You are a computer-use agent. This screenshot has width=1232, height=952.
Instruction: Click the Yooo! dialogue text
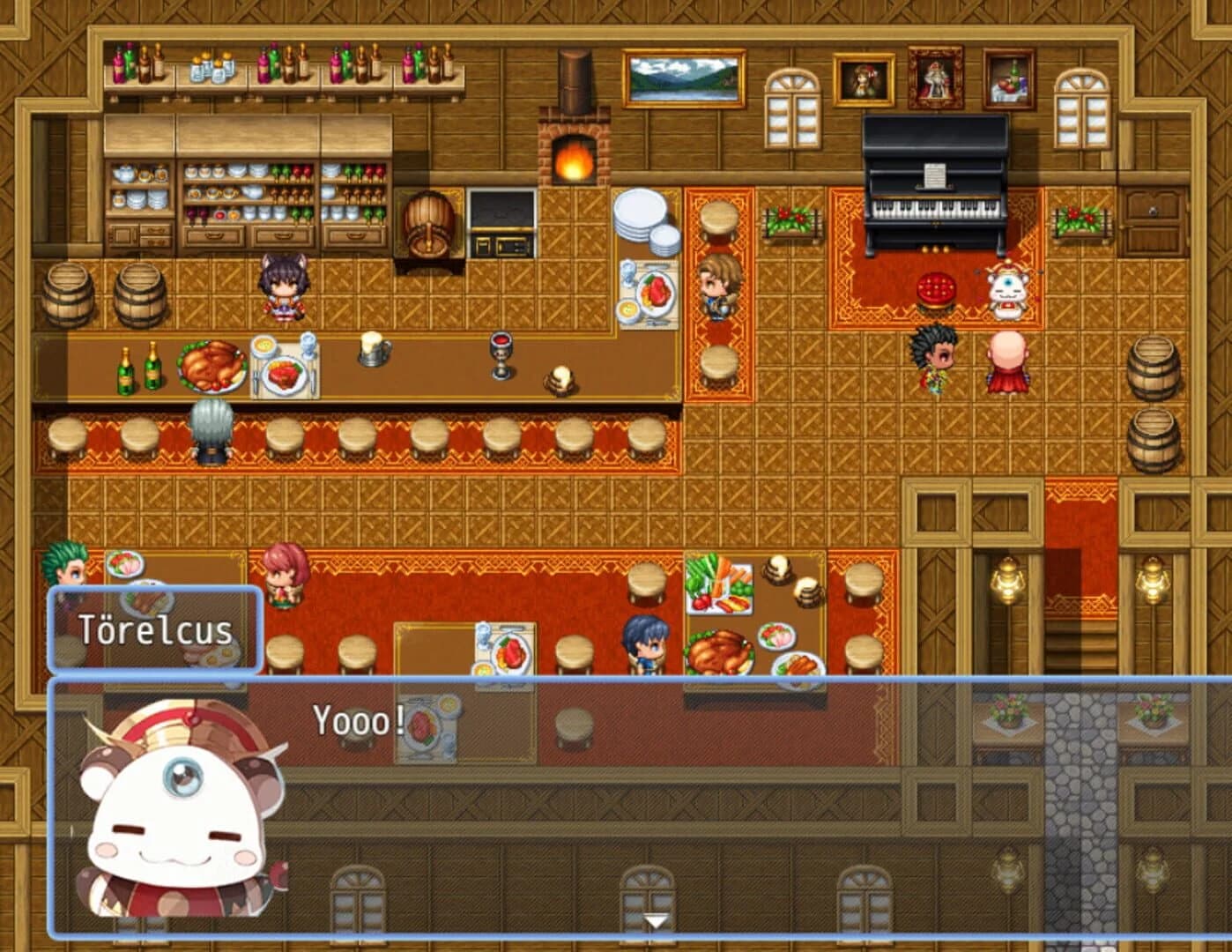click(x=356, y=723)
